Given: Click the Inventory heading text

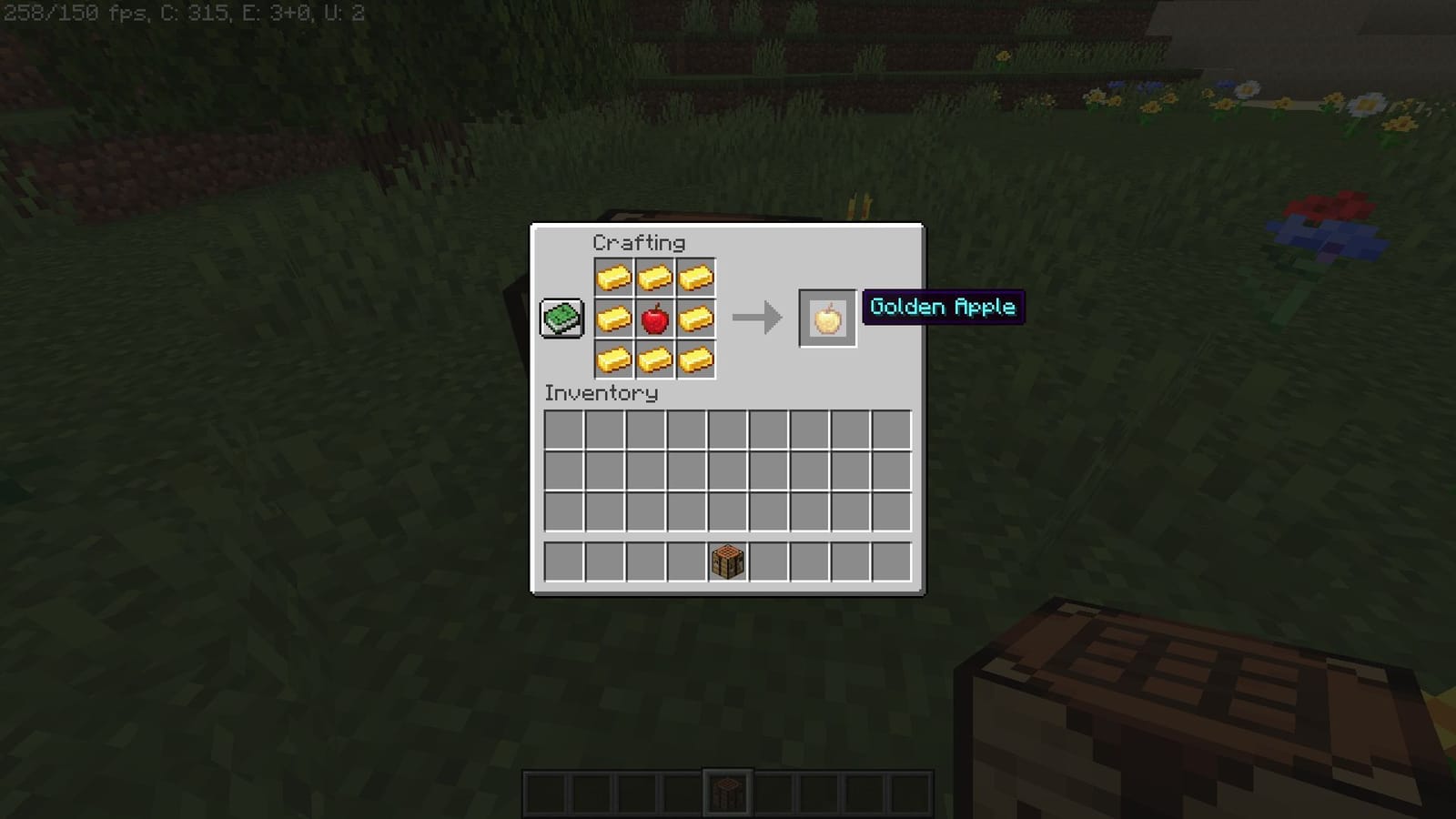Looking at the screenshot, I should (x=600, y=394).
